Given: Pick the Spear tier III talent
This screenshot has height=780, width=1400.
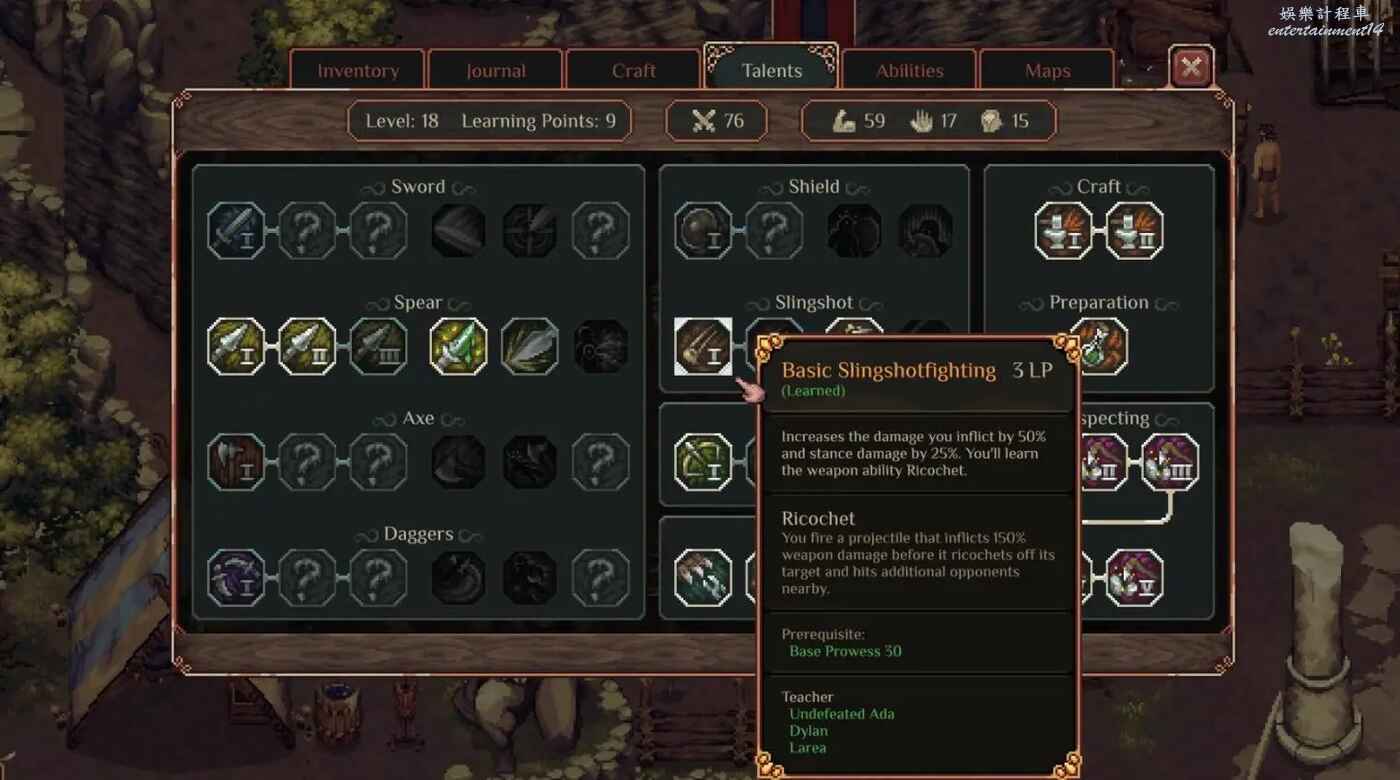Looking at the screenshot, I should (379, 347).
